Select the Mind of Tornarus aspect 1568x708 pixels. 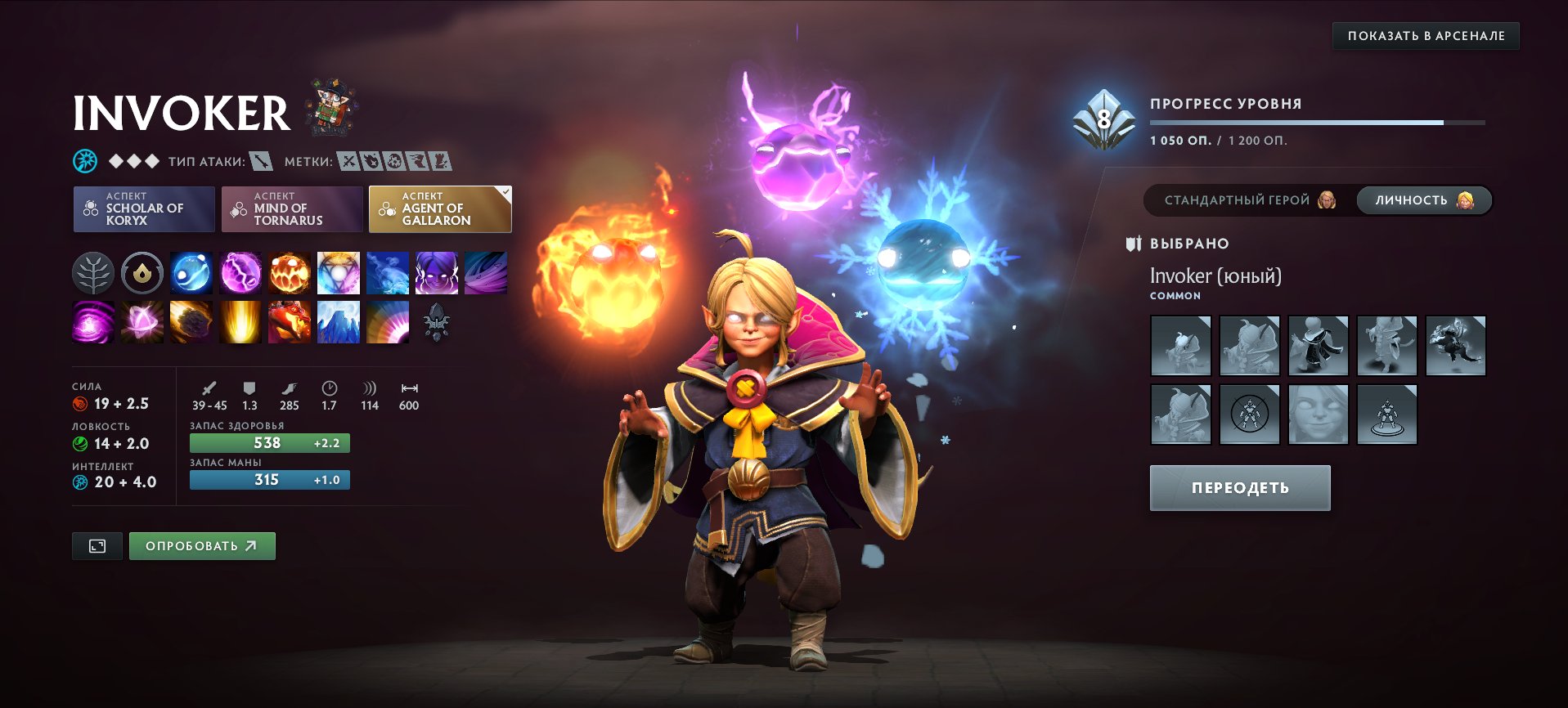pos(292,209)
